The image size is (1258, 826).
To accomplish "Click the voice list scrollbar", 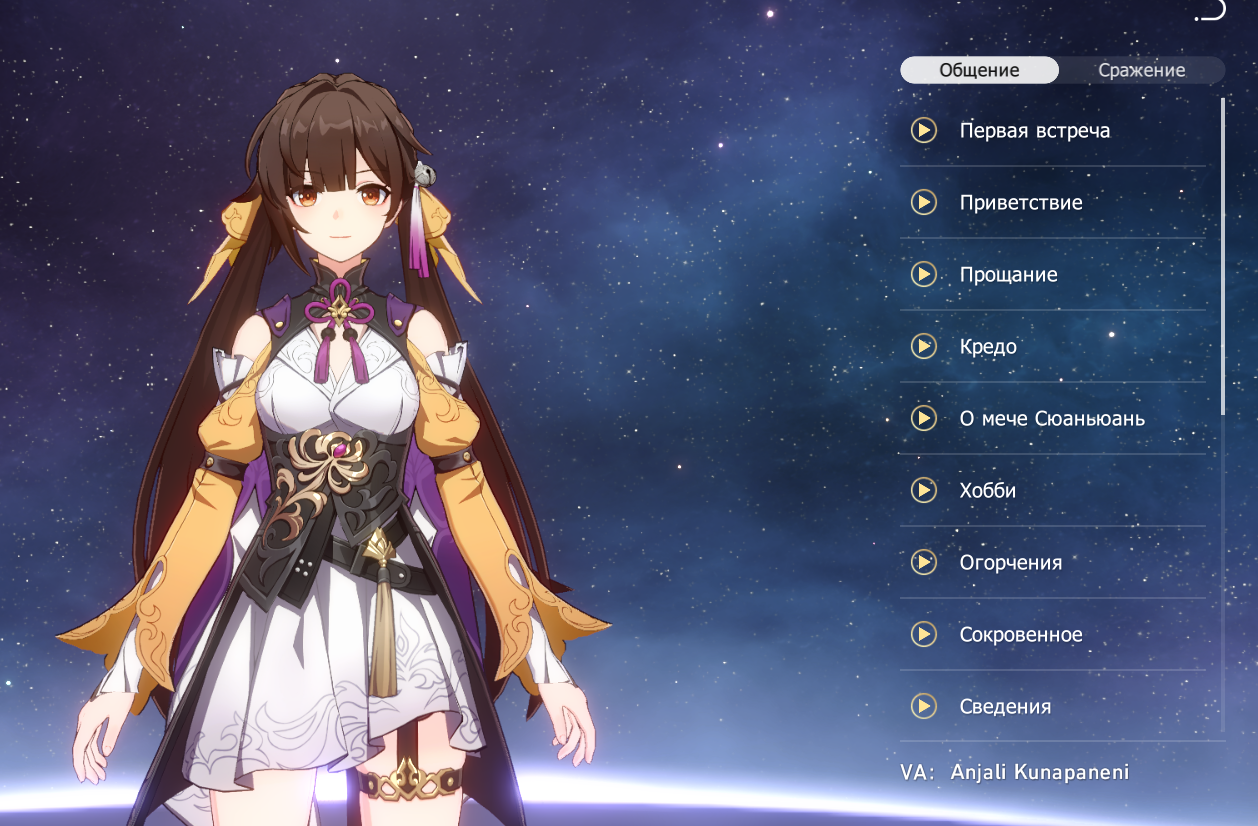I will tap(1222, 256).
